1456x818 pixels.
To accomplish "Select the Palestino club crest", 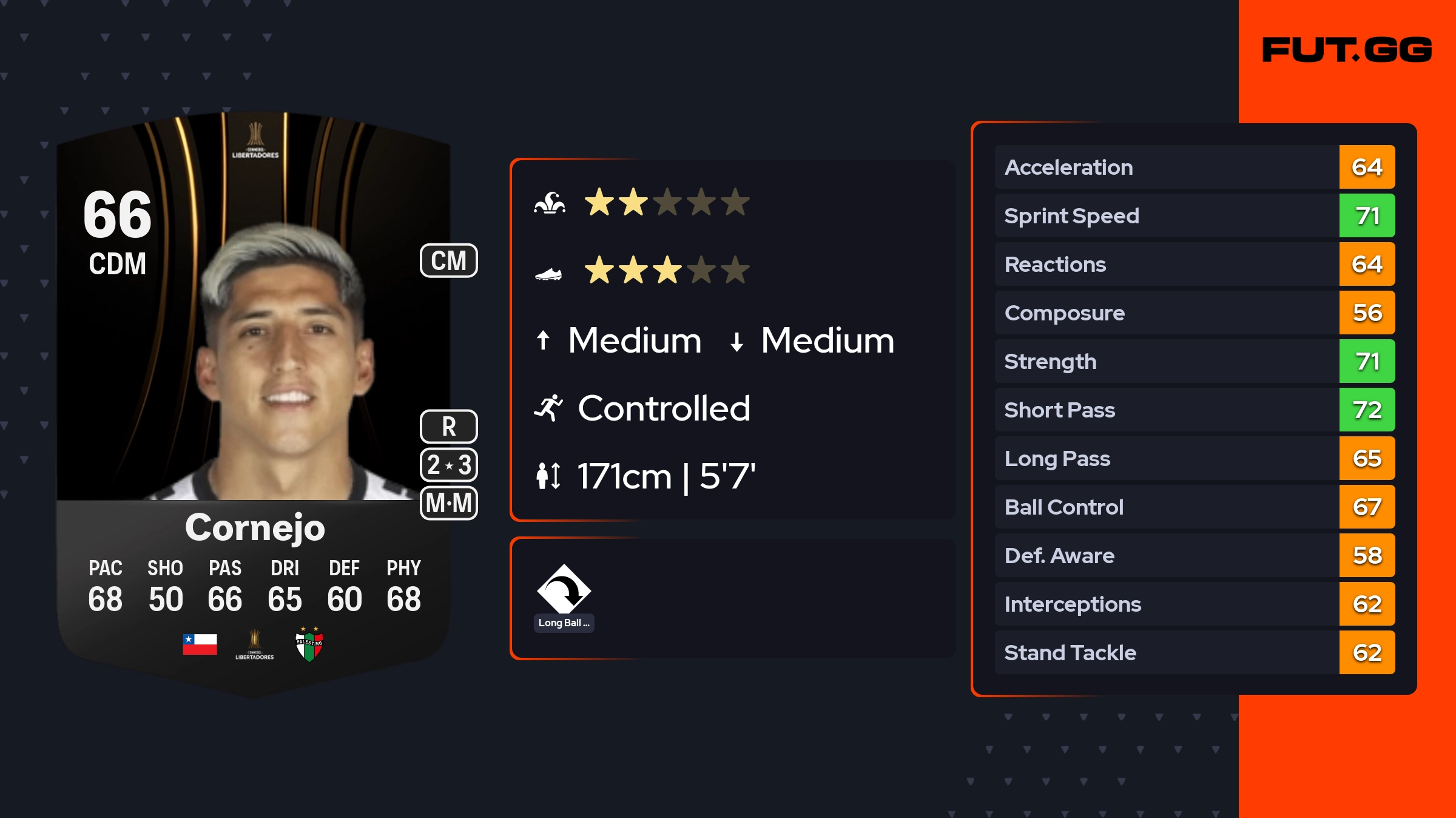I will pyautogui.click(x=309, y=644).
